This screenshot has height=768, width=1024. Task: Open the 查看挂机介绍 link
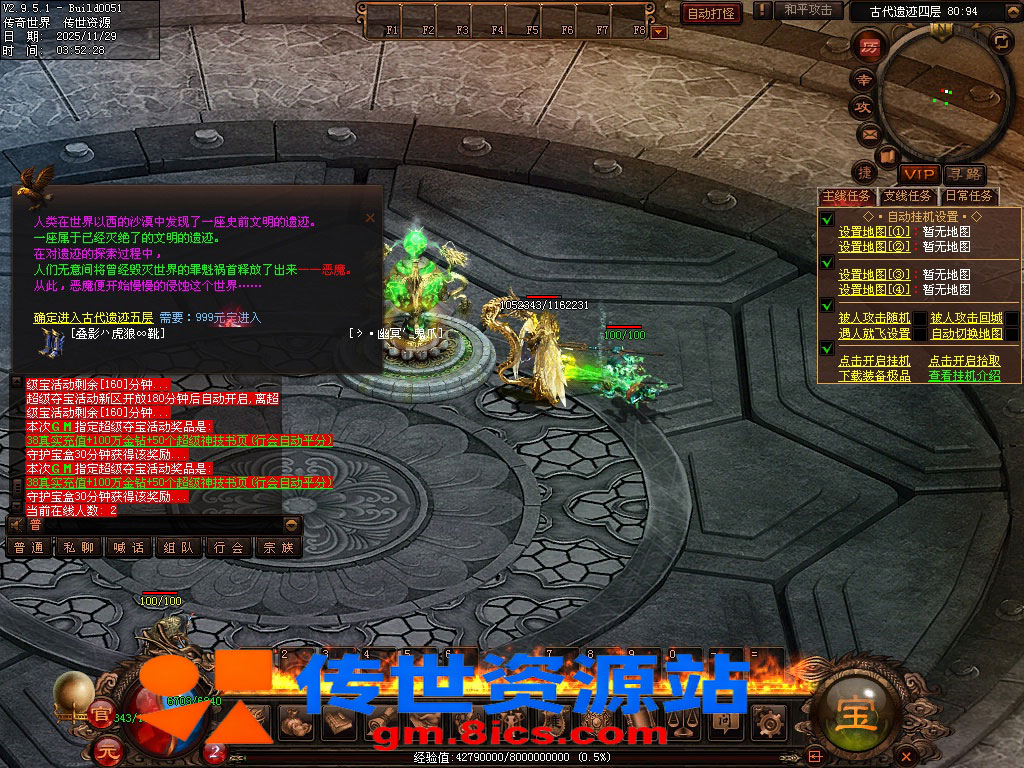coord(964,376)
